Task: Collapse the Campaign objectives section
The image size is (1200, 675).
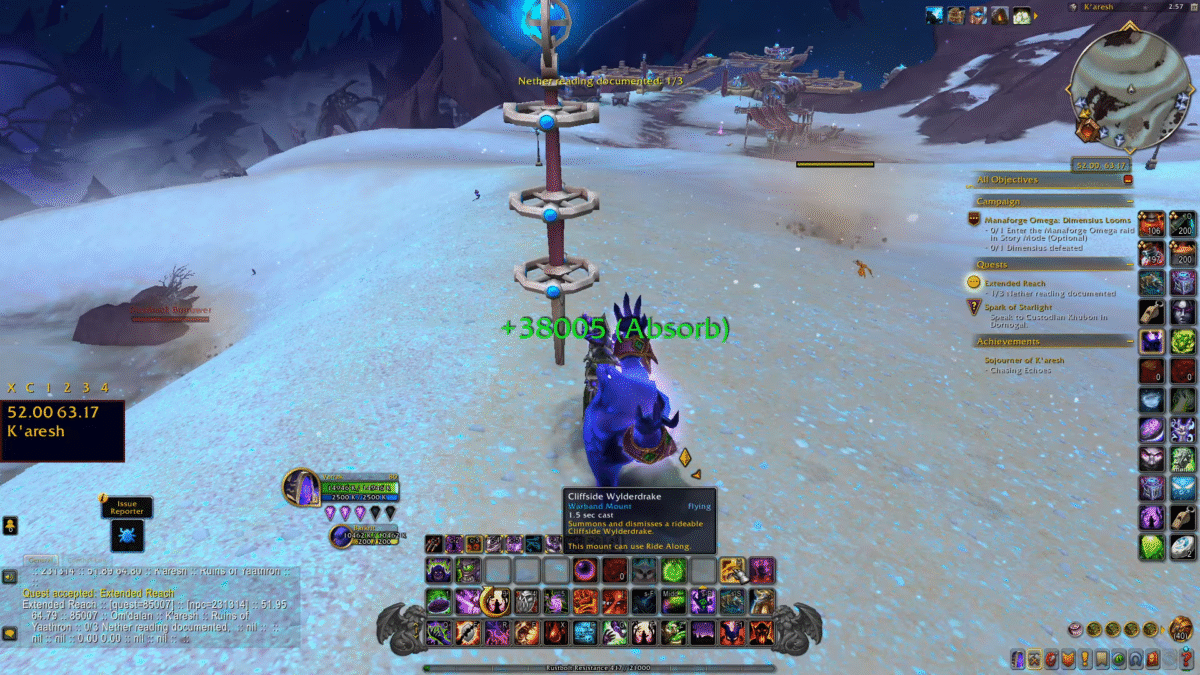Action: click(x=1128, y=201)
